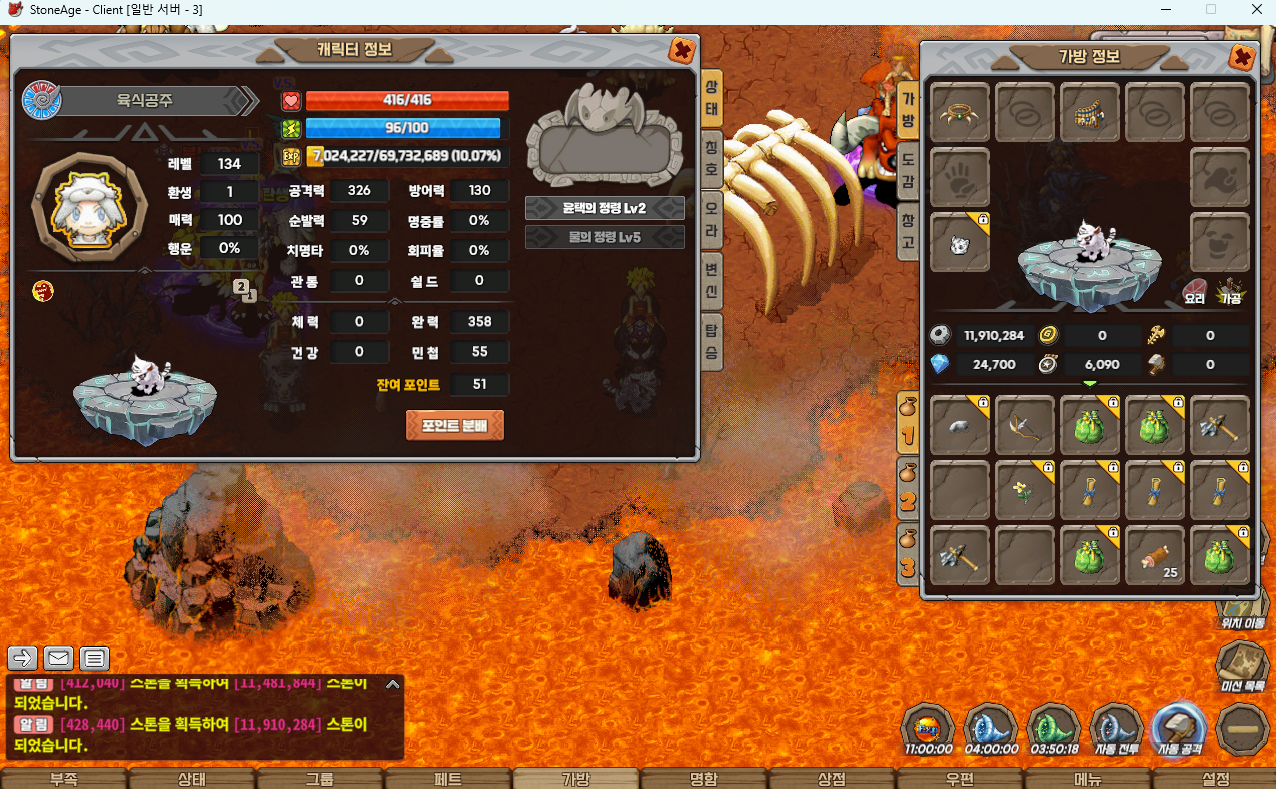
Task: Open the 가공 processing button
Action: pyautogui.click(x=1230, y=291)
